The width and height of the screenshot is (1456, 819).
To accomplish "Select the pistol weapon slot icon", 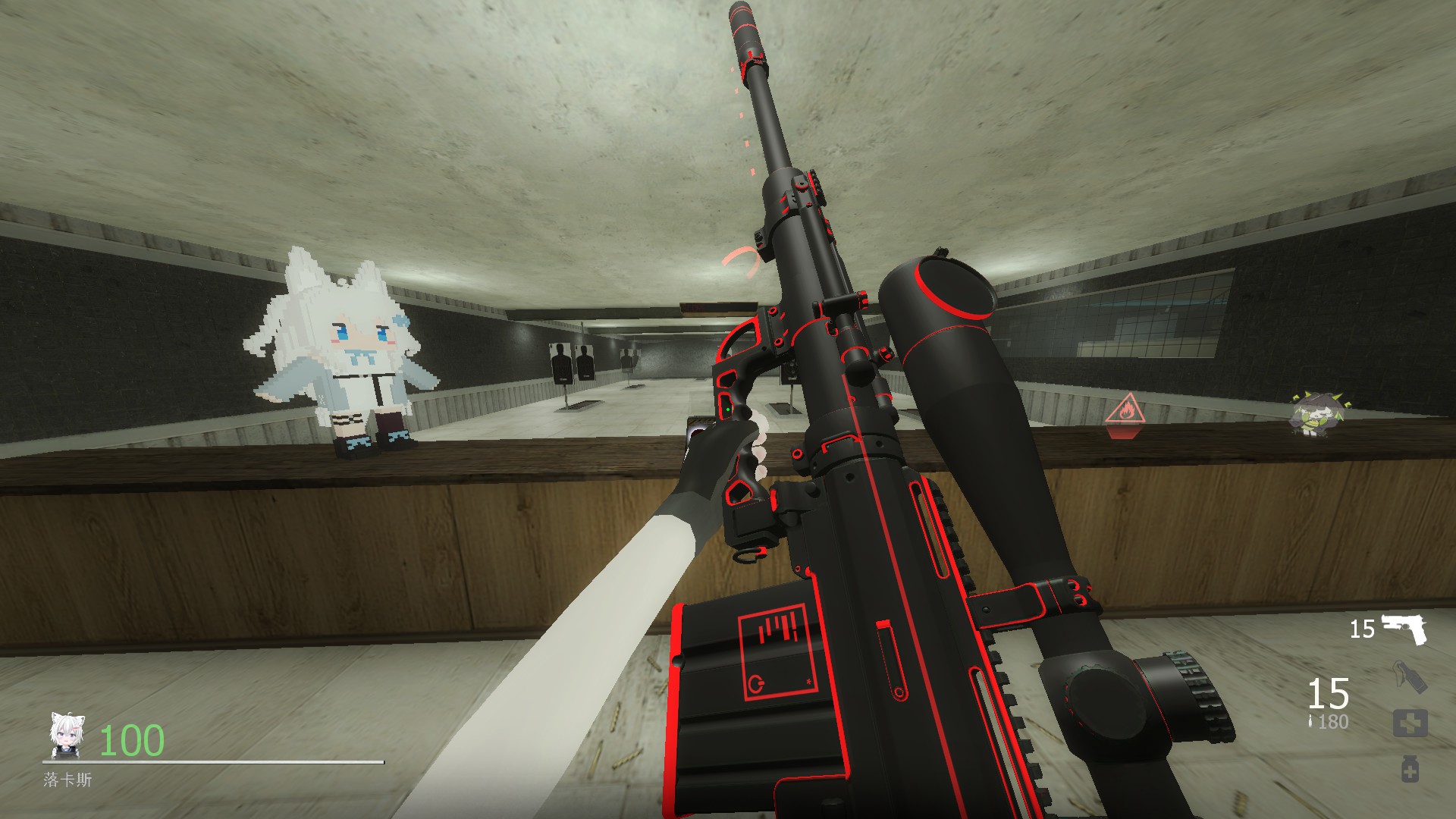I will tap(1404, 629).
